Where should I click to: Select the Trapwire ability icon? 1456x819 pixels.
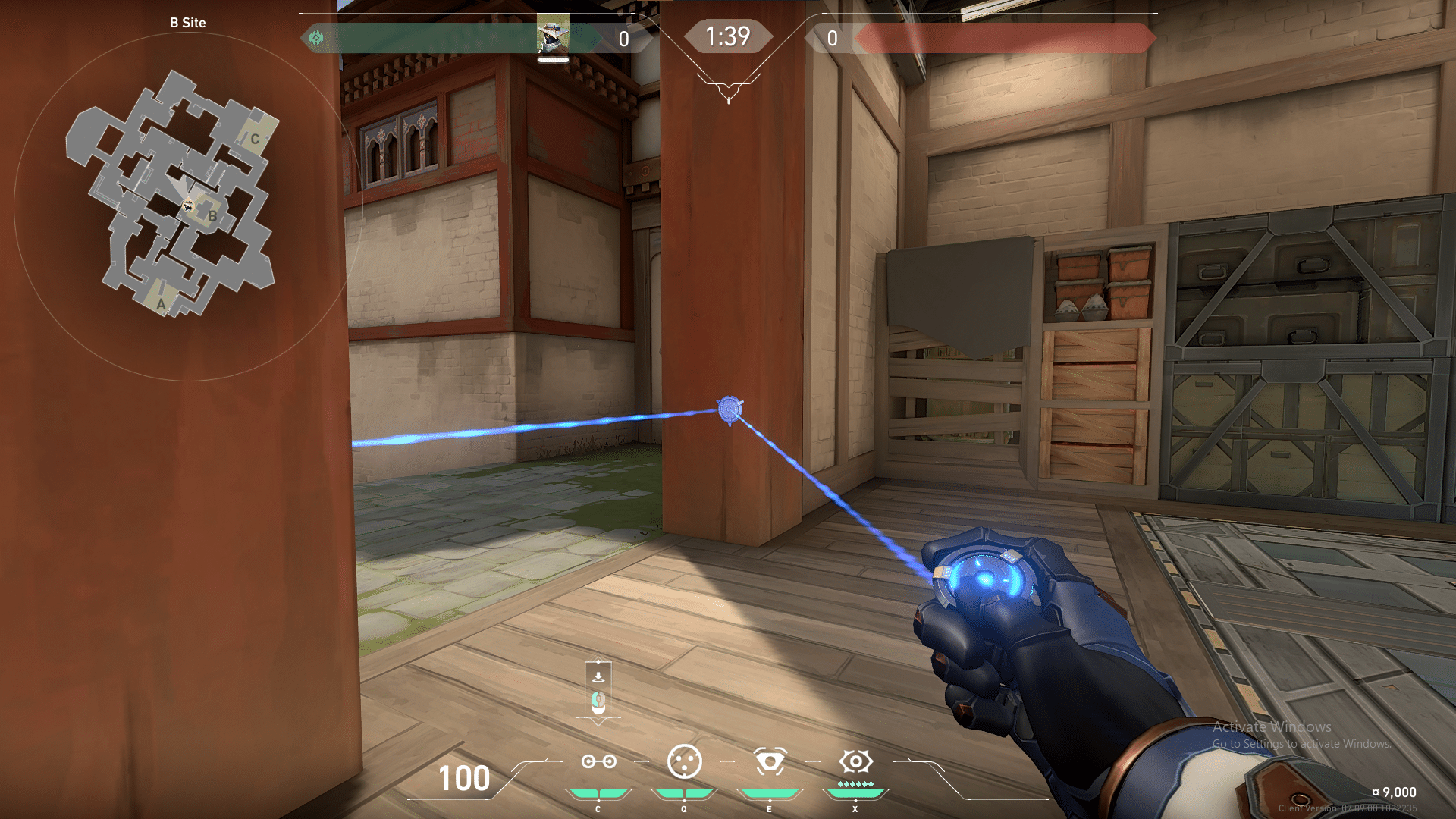pos(598,761)
